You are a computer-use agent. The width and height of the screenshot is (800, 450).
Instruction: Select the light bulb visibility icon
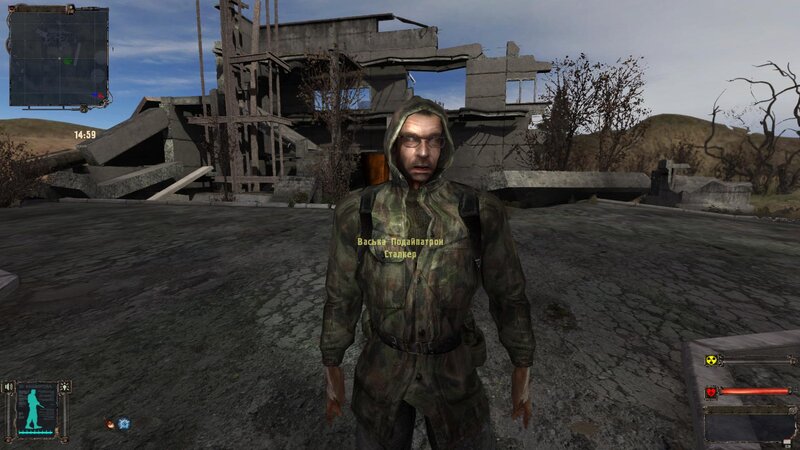coord(66,386)
